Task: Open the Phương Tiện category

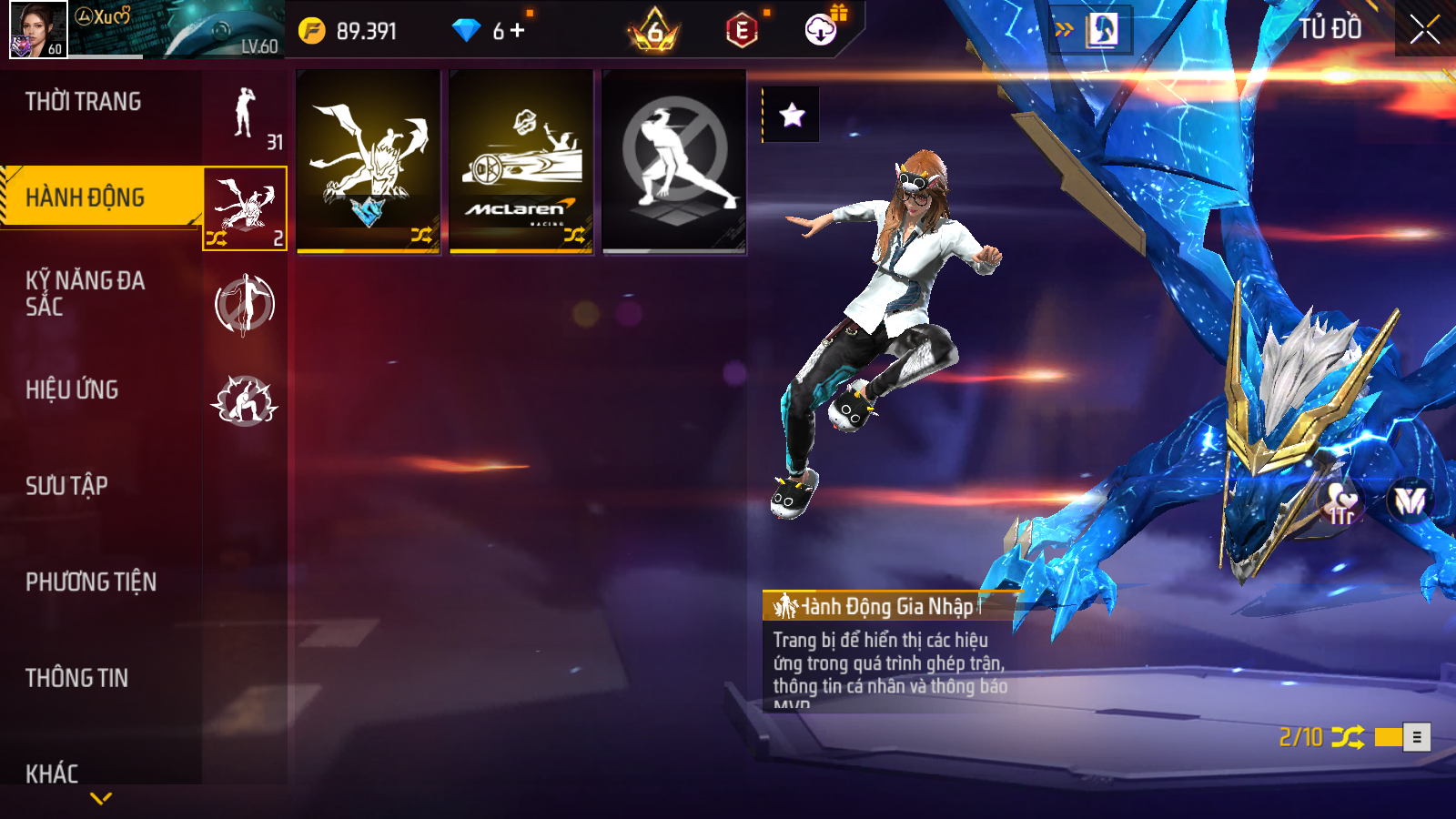Action: point(91,582)
